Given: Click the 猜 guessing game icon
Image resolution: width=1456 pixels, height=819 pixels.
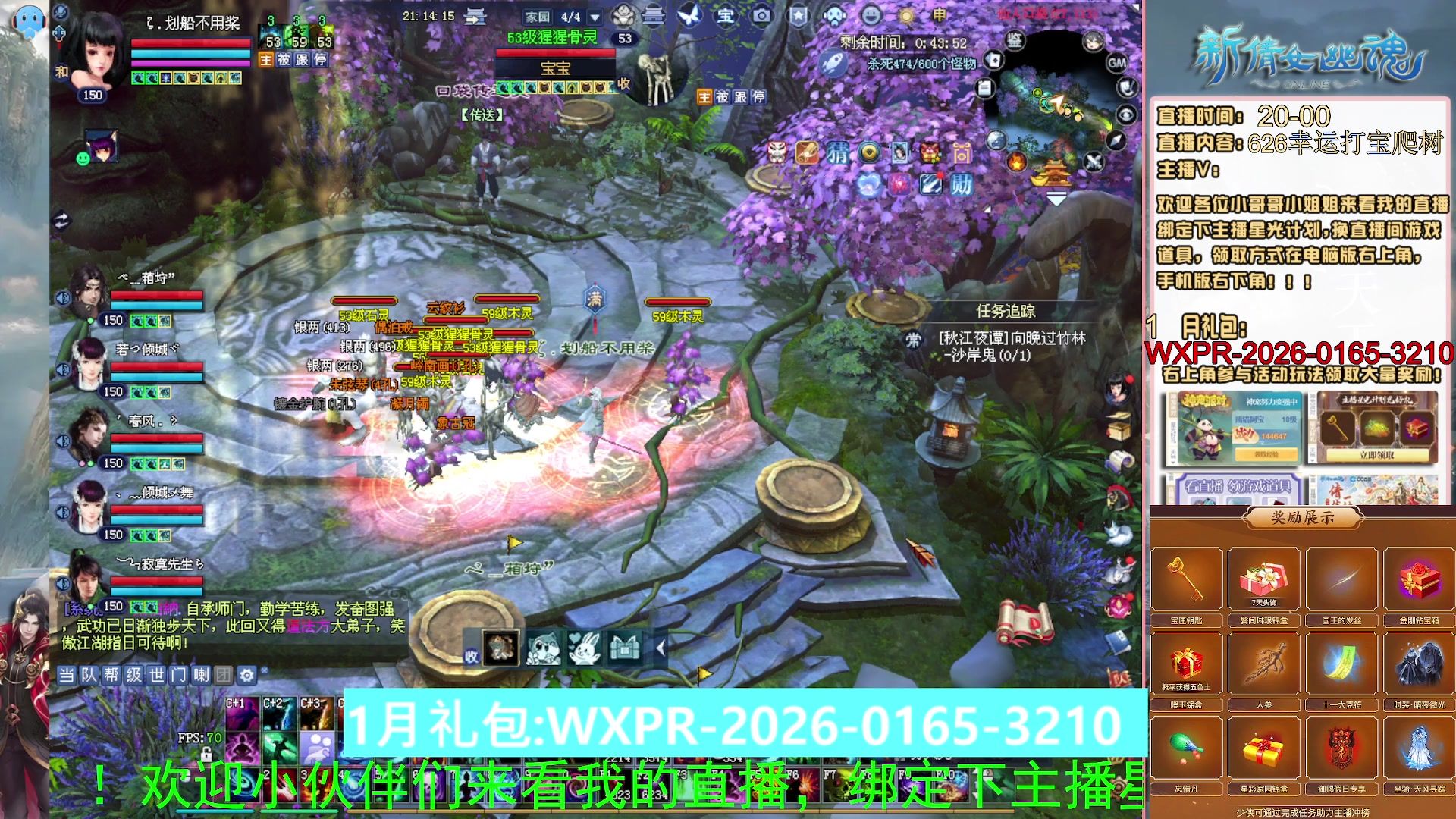Looking at the screenshot, I should click(837, 154).
